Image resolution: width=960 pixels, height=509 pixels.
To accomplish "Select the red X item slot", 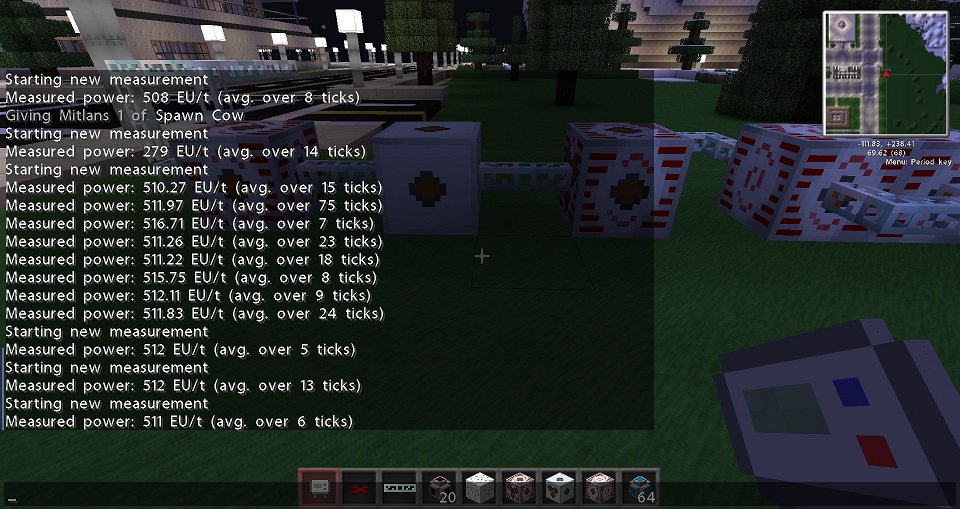I will (x=359, y=488).
